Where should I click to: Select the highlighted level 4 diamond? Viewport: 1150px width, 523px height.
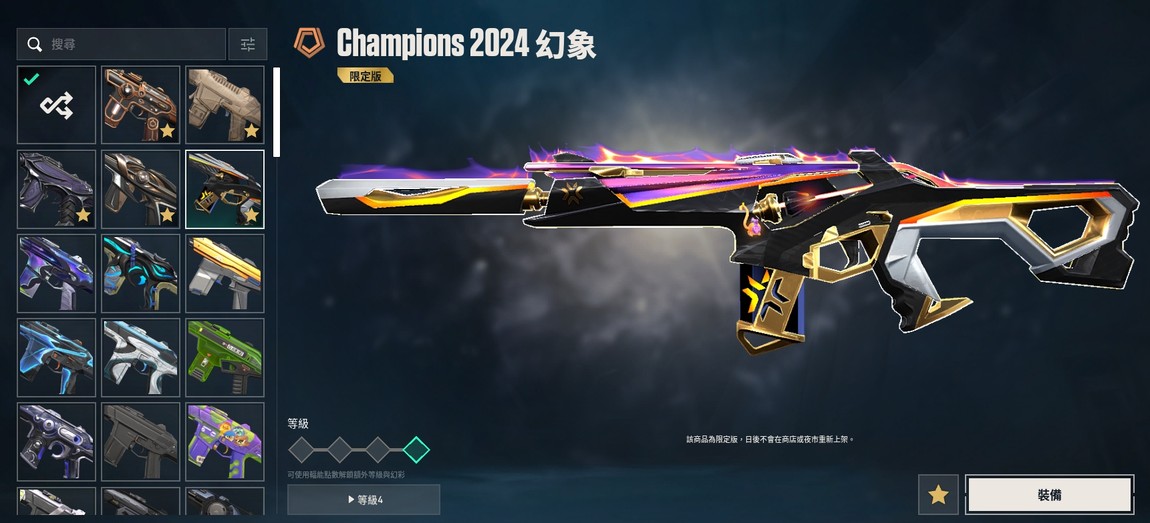(x=416, y=450)
